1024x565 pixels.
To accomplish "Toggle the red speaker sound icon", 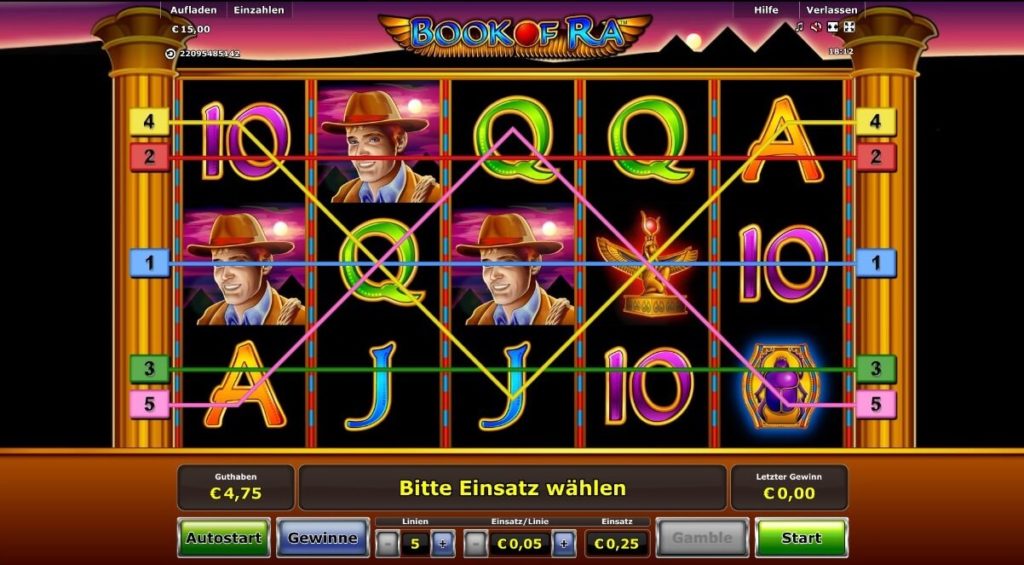I will click(815, 27).
